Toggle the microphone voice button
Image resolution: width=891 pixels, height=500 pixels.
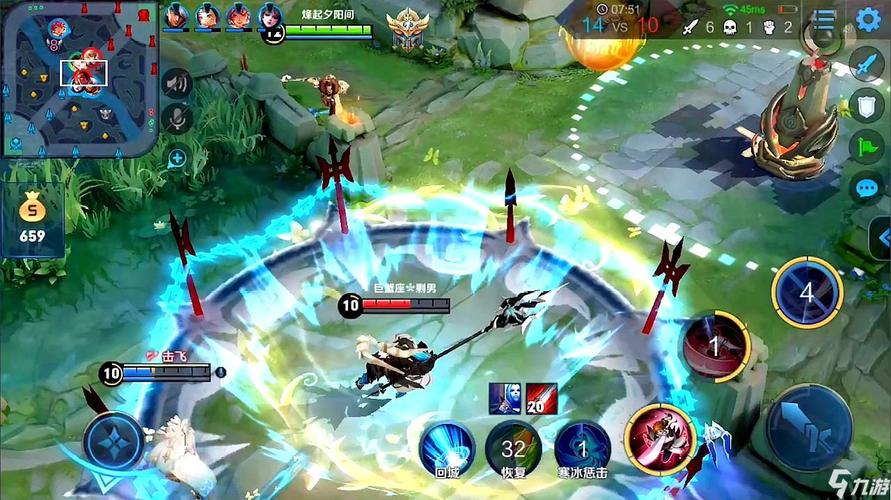click(177, 120)
